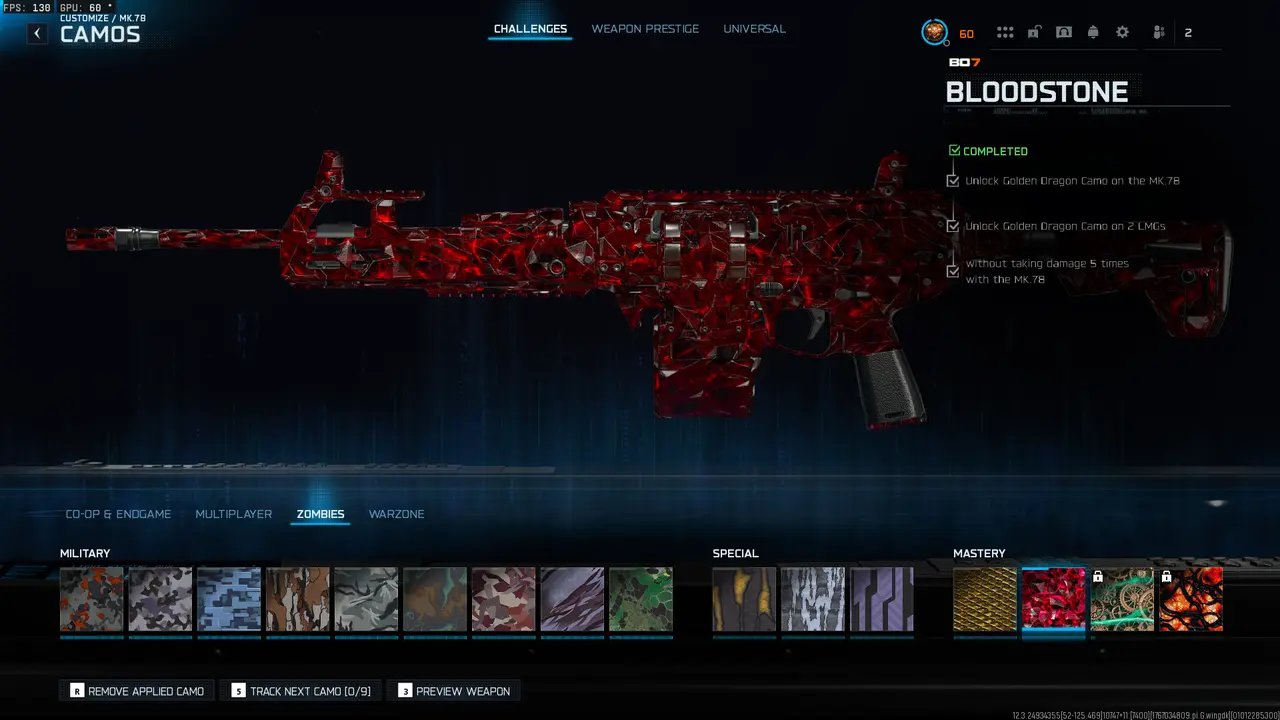Image resolution: width=1280 pixels, height=720 pixels.
Task: Switch to the Weapon Prestige tab
Action: (x=645, y=28)
